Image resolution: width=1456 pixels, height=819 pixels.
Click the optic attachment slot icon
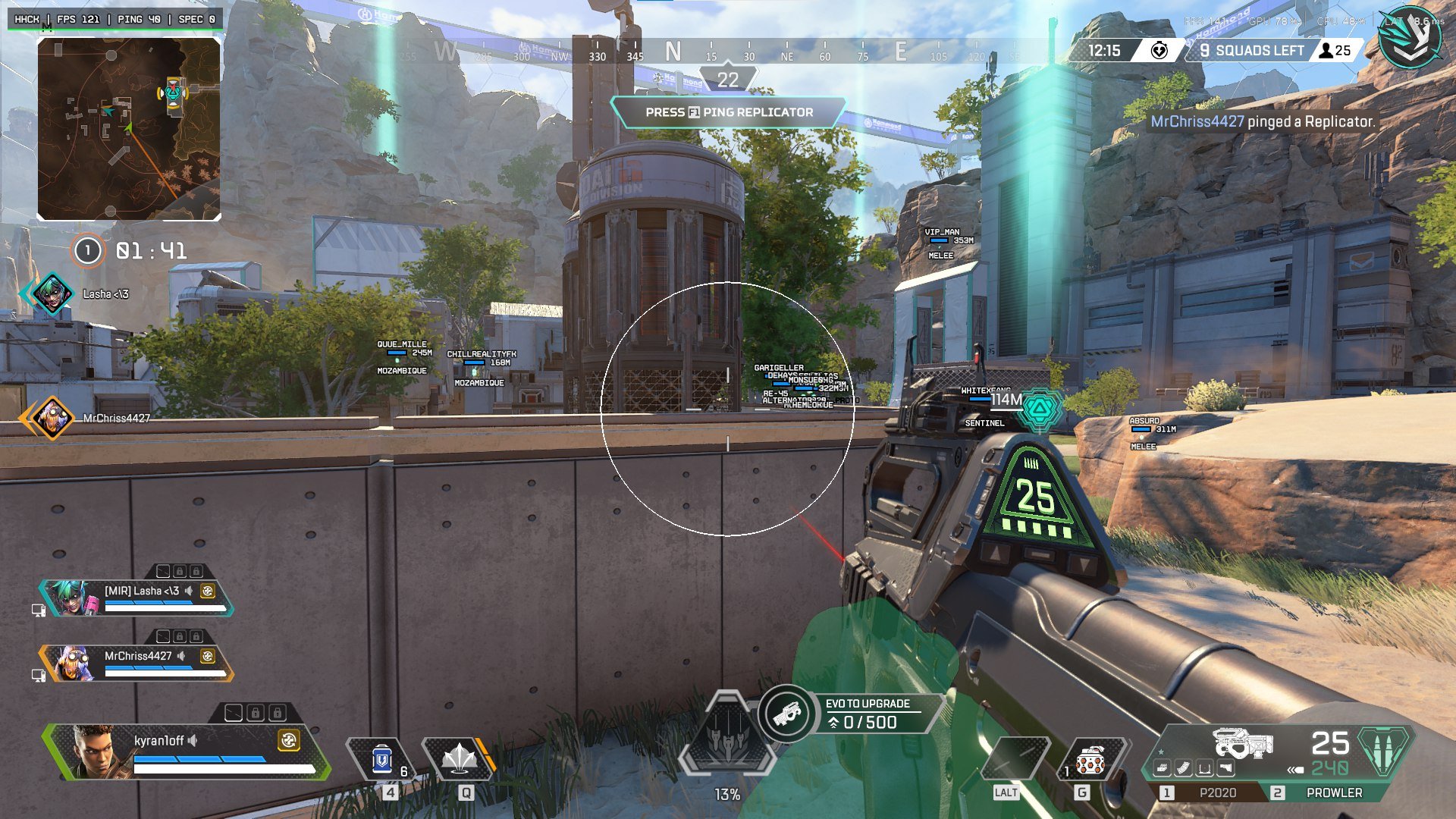(x=1203, y=767)
